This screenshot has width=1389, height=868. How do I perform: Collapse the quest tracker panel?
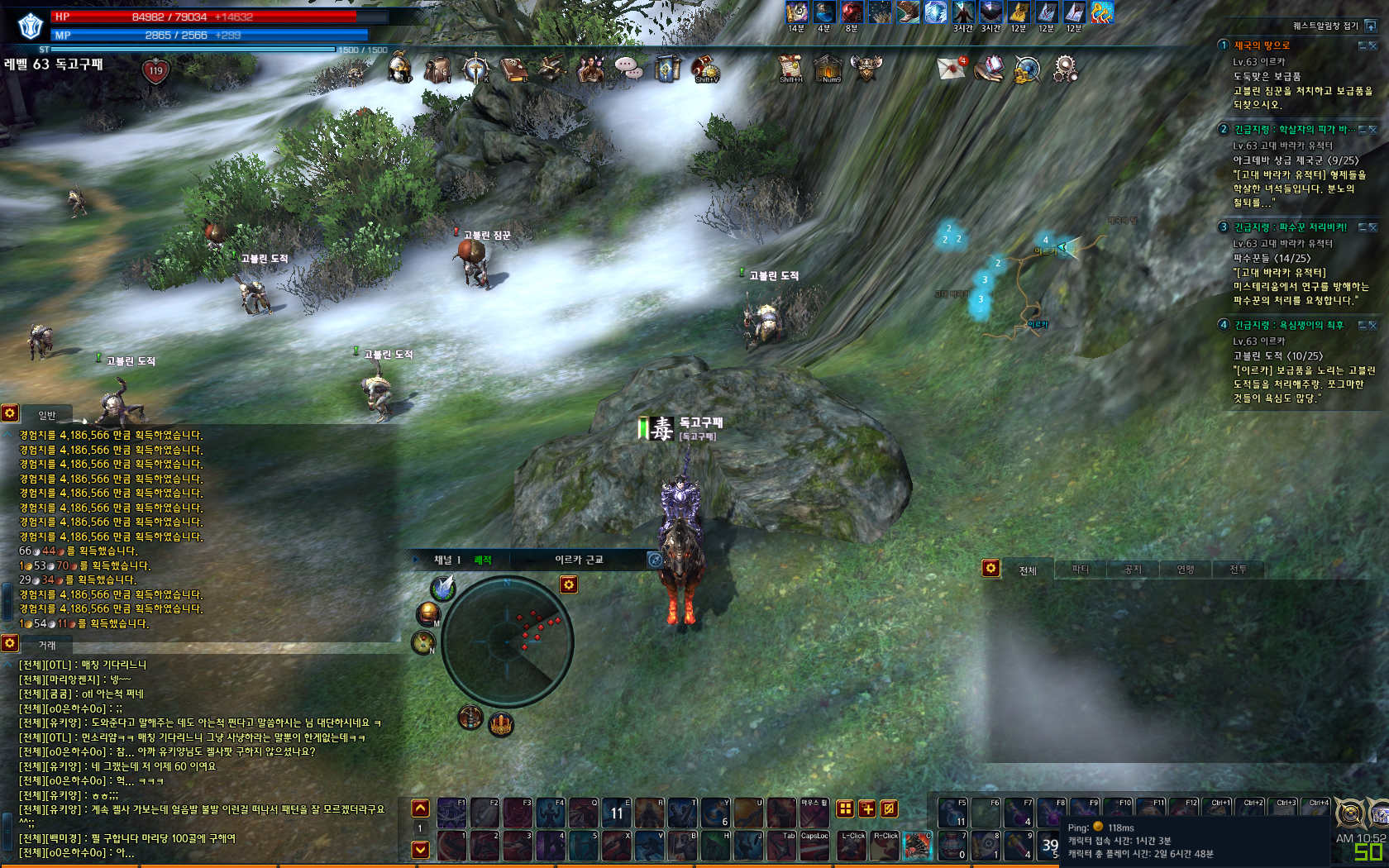pyautogui.click(x=1371, y=26)
